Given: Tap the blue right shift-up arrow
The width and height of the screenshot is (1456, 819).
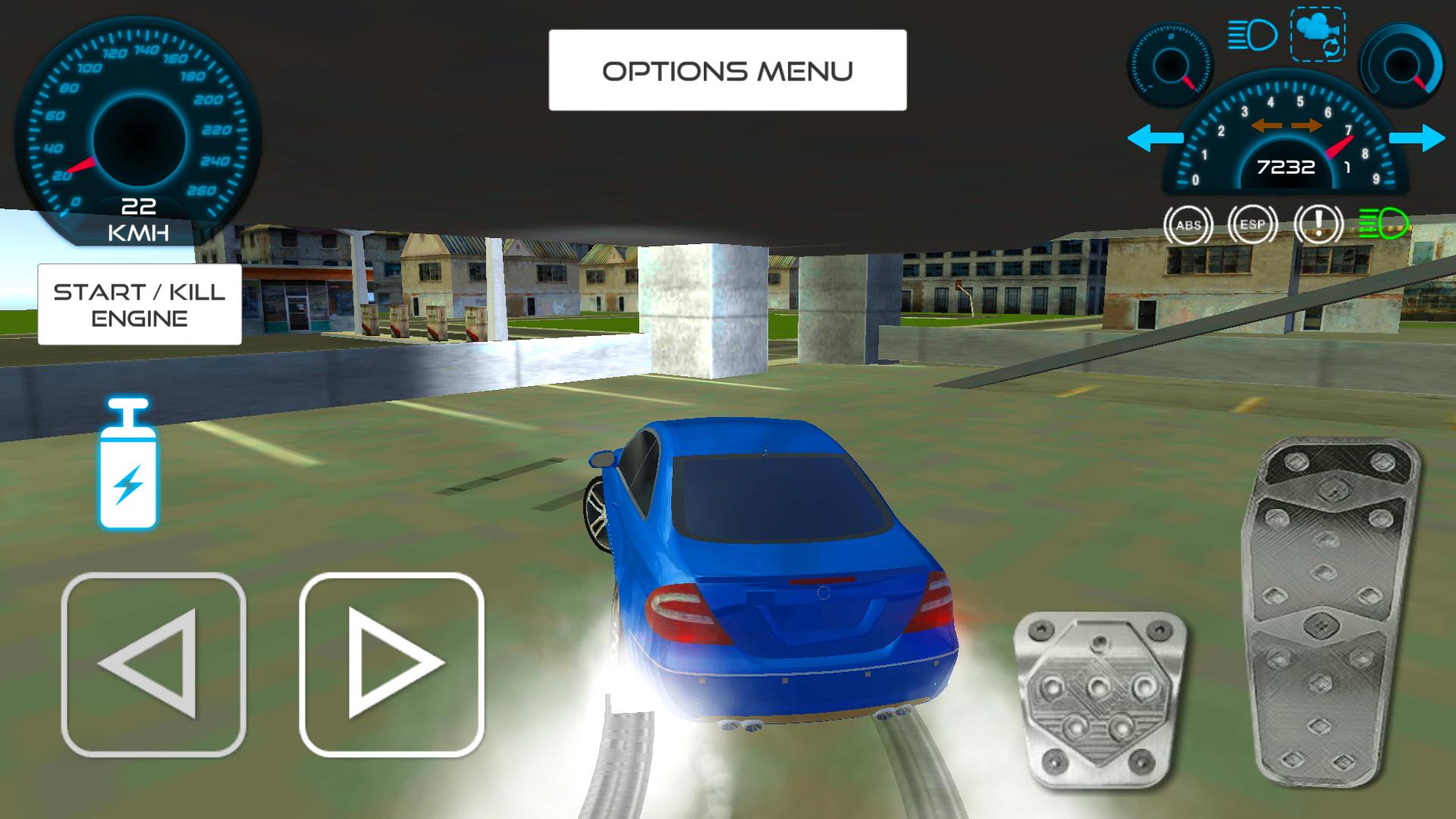Looking at the screenshot, I should [1417, 138].
